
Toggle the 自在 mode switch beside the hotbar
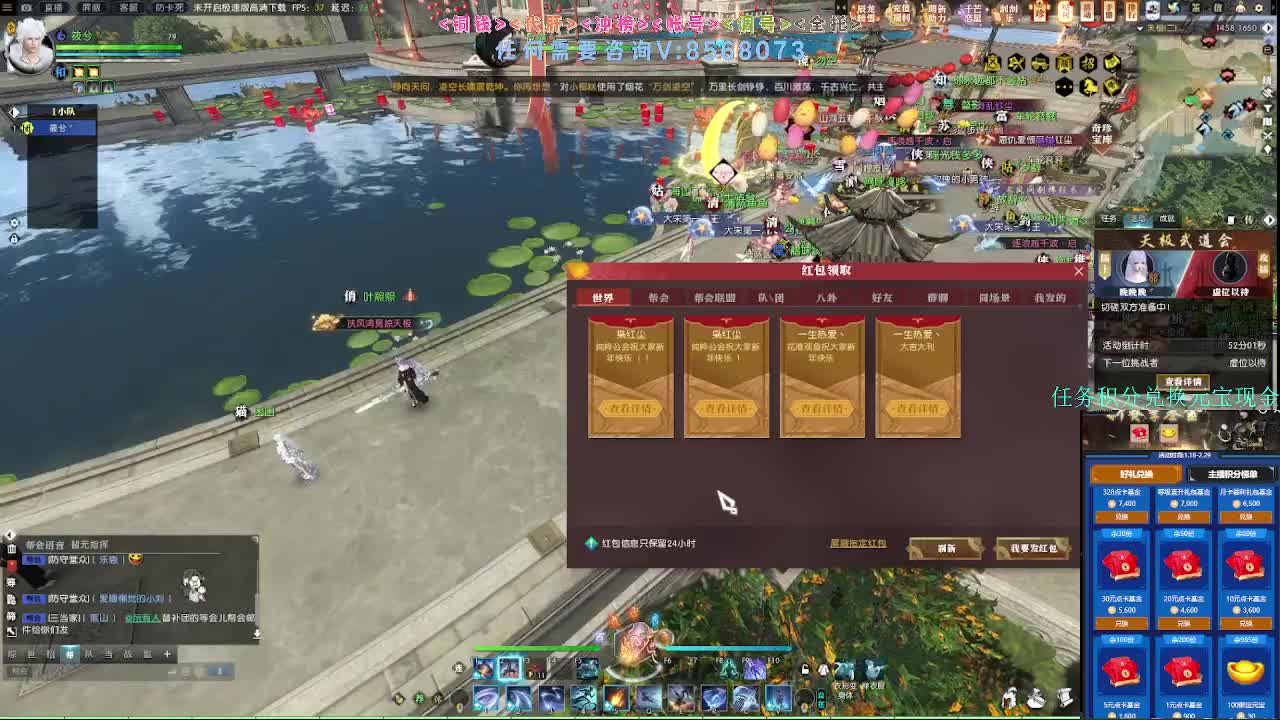point(820,697)
